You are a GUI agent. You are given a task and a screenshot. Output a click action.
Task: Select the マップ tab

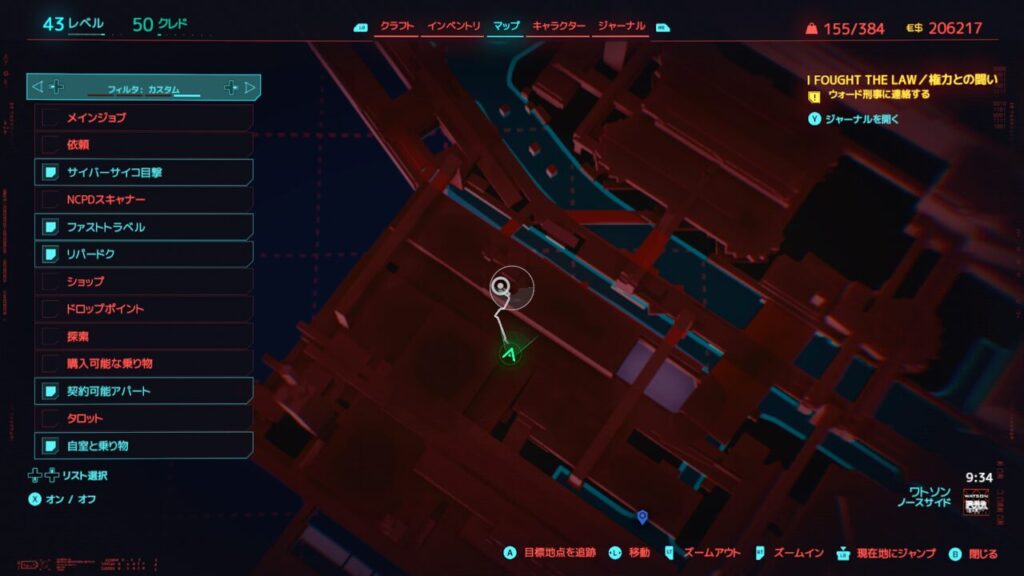coord(507,26)
